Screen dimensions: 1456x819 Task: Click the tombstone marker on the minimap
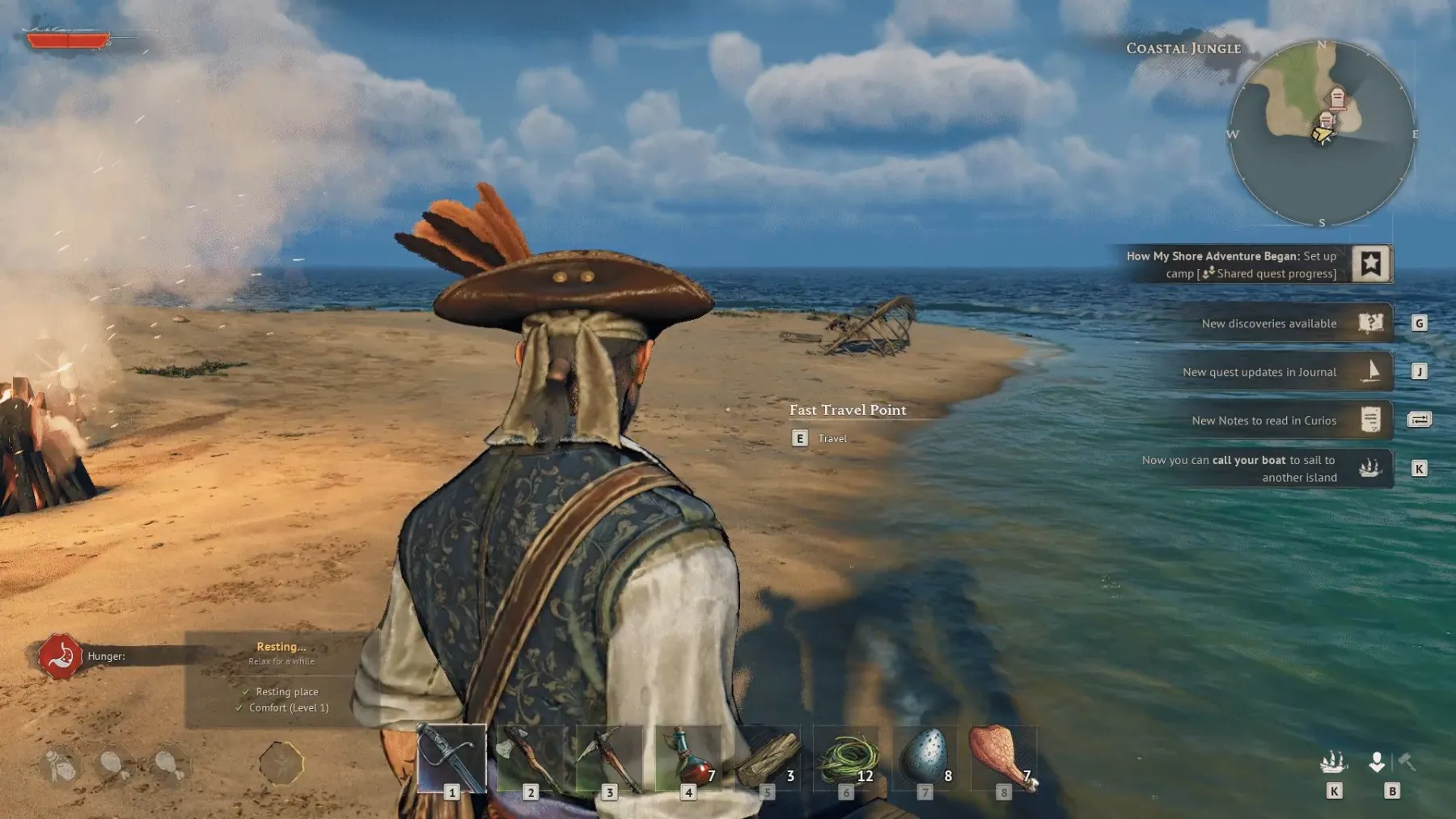[1337, 99]
